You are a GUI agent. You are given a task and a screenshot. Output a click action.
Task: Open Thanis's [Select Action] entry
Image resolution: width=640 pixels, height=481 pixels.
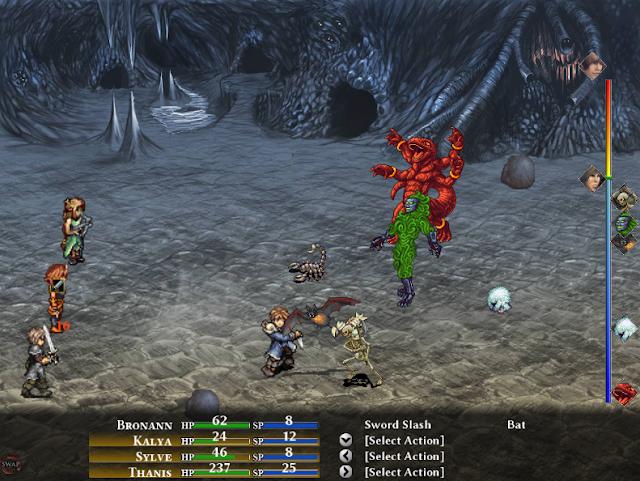[404, 472]
